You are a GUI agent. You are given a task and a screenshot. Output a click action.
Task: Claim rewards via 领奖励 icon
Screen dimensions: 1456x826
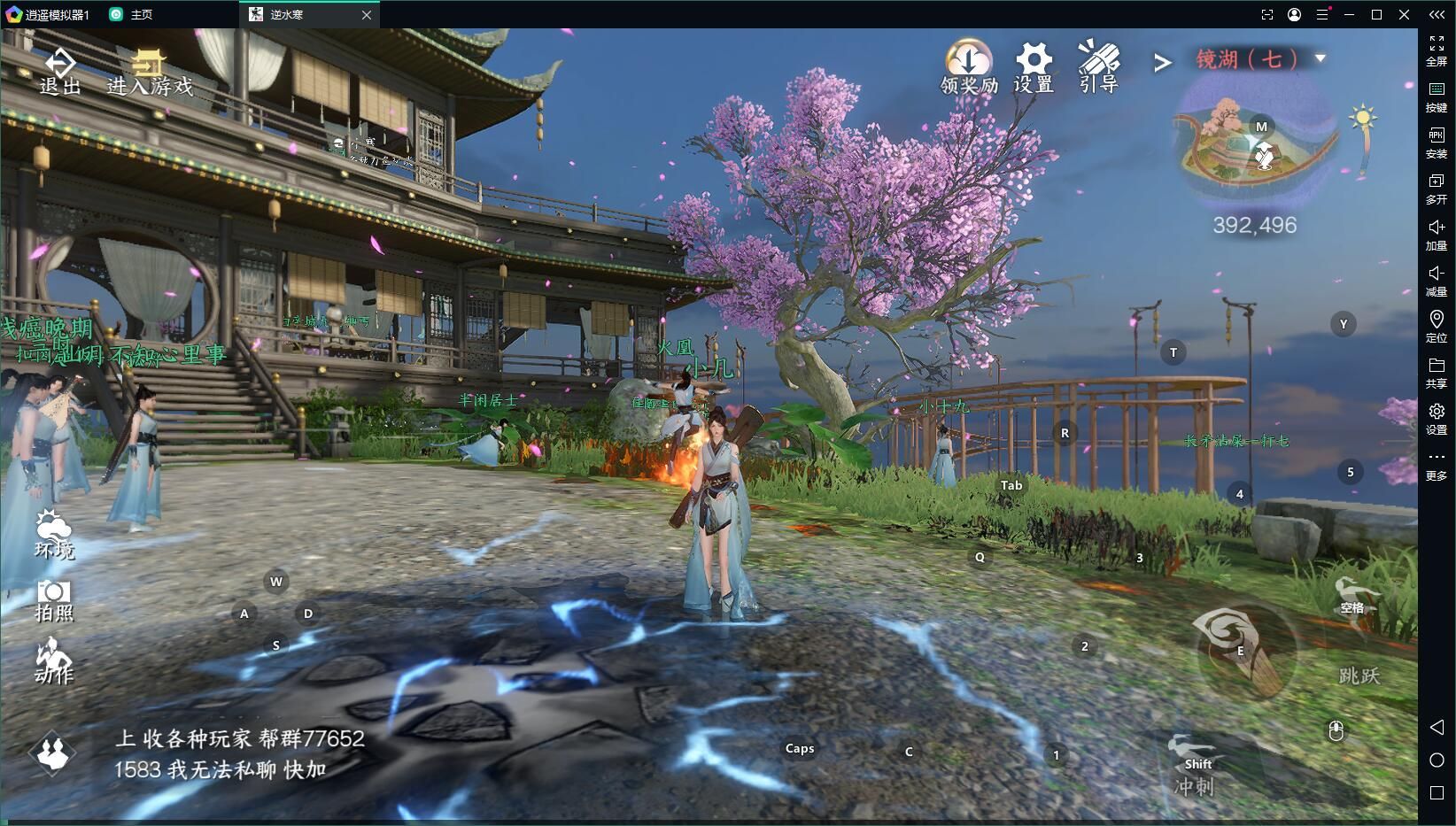[x=969, y=67]
